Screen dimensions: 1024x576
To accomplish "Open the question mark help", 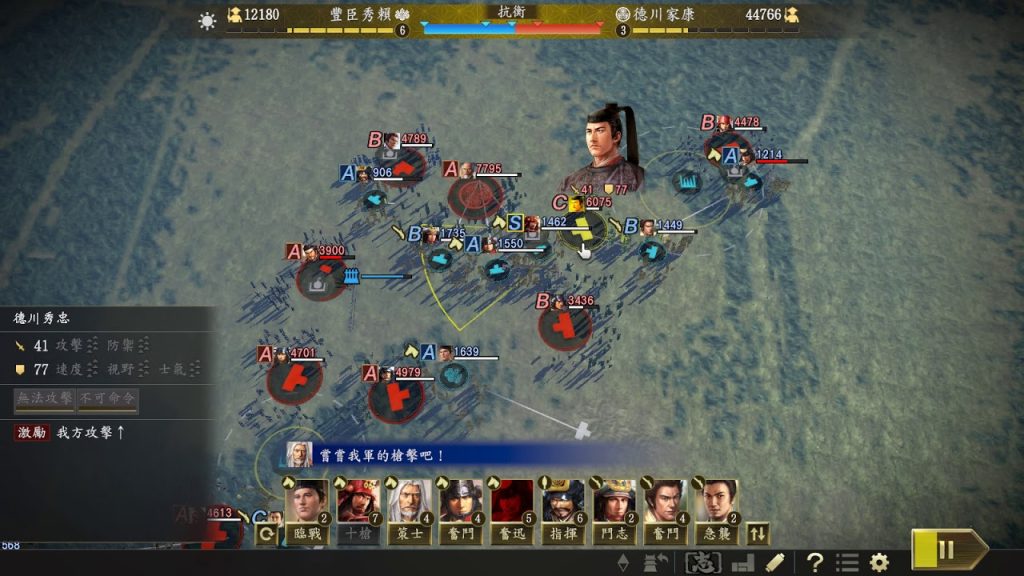I will pos(815,562).
